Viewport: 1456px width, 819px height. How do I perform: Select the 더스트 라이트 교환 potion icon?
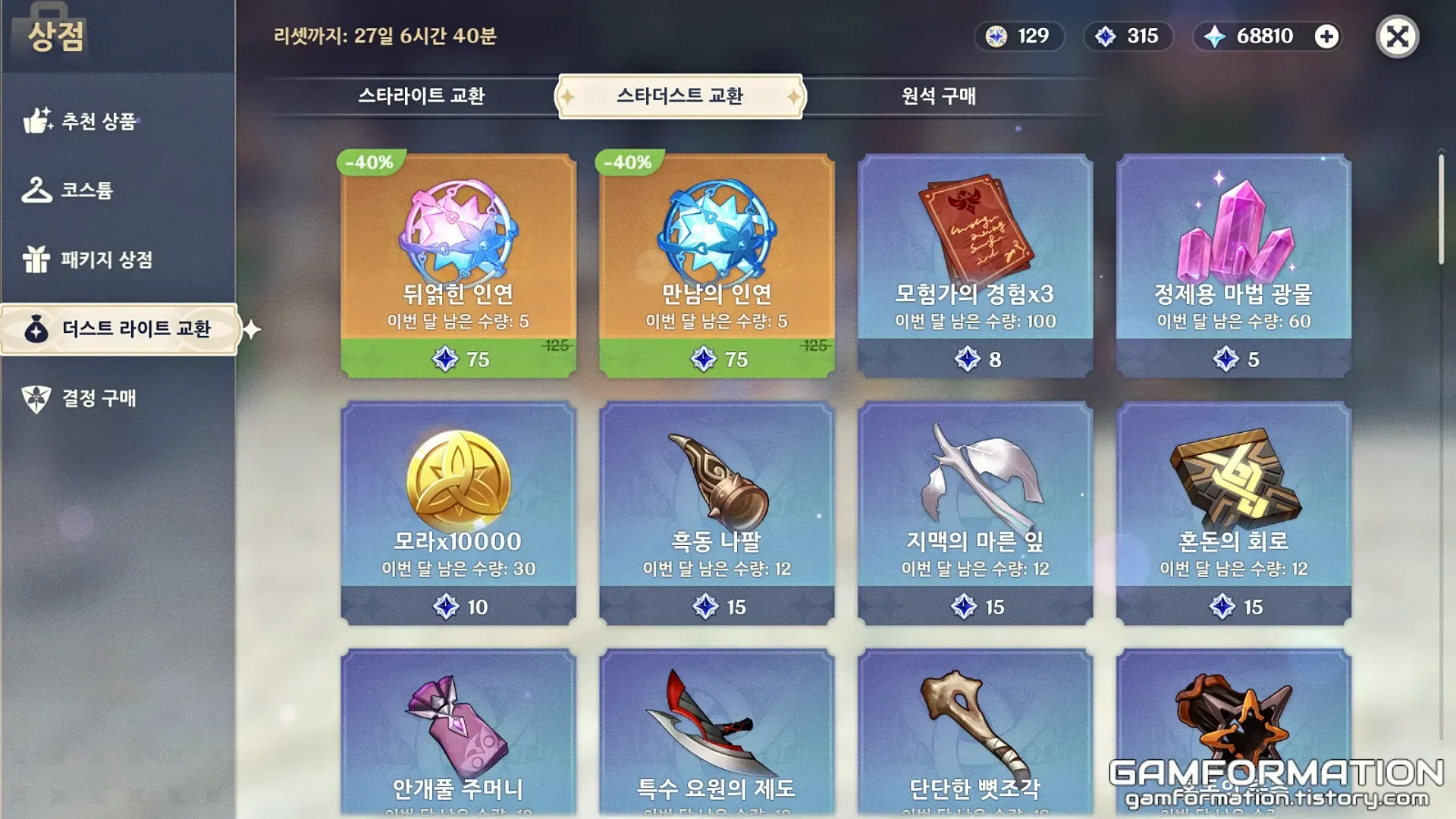coord(36,330)
